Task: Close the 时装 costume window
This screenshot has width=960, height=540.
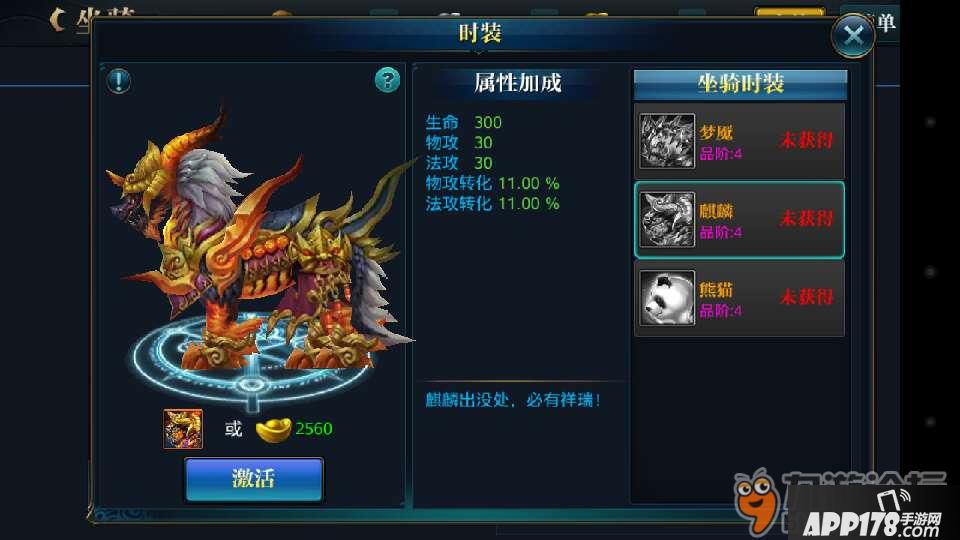Action: [853, 36]
